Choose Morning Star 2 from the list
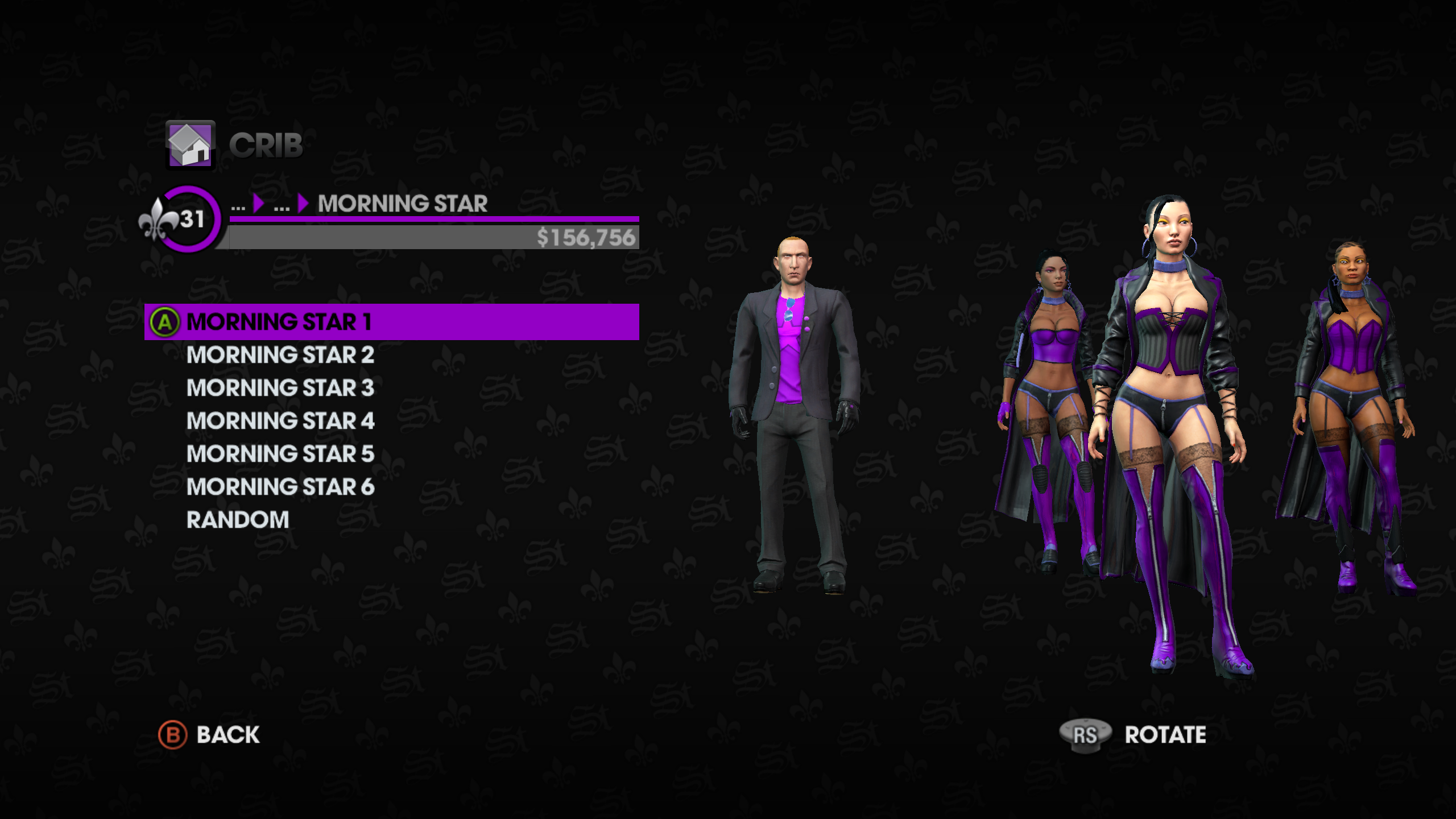The width and height of the screenshot is (1456, 819). (x=280, y=355)
